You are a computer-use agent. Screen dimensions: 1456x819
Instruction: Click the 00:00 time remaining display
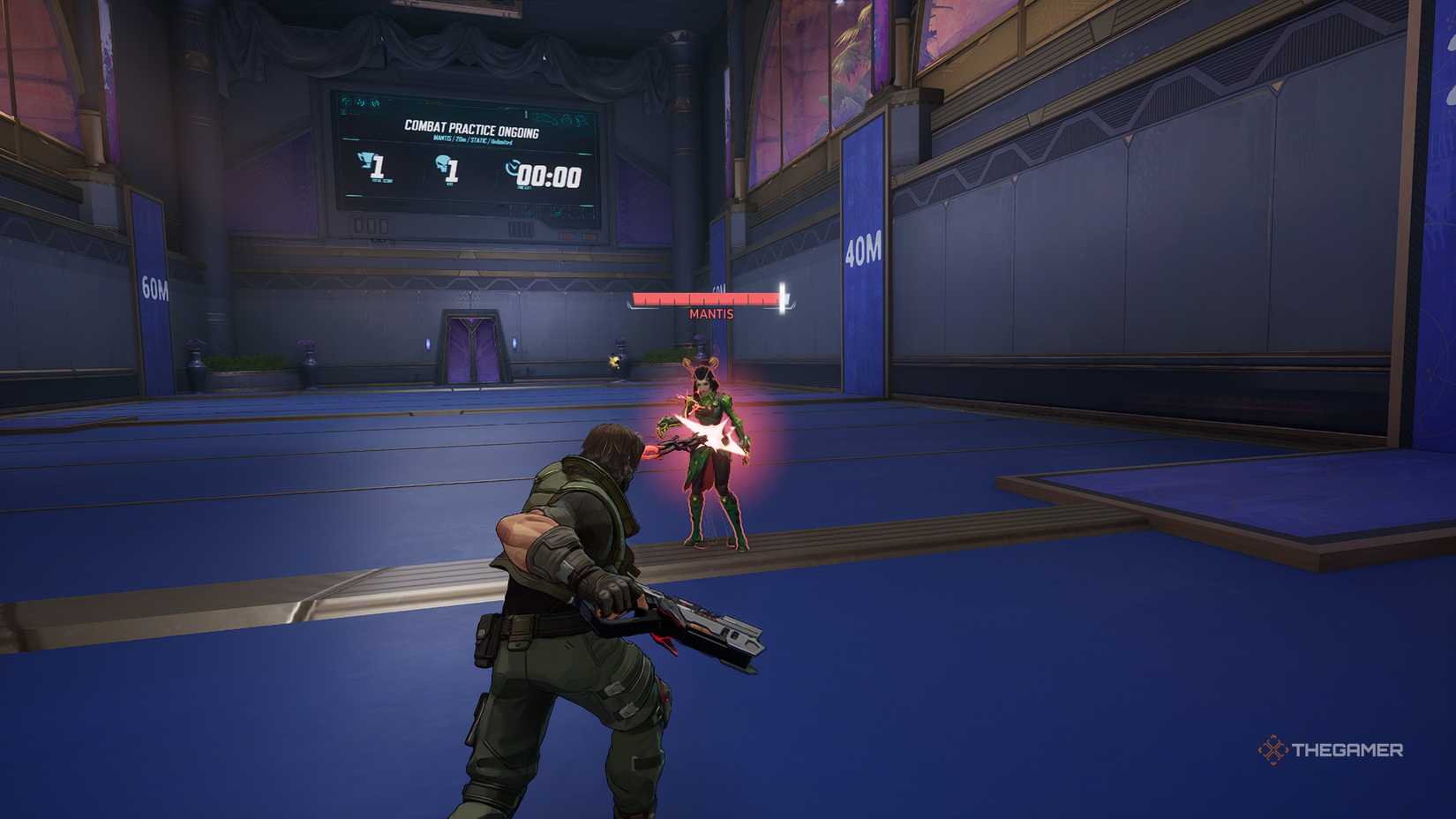point(549,175)
